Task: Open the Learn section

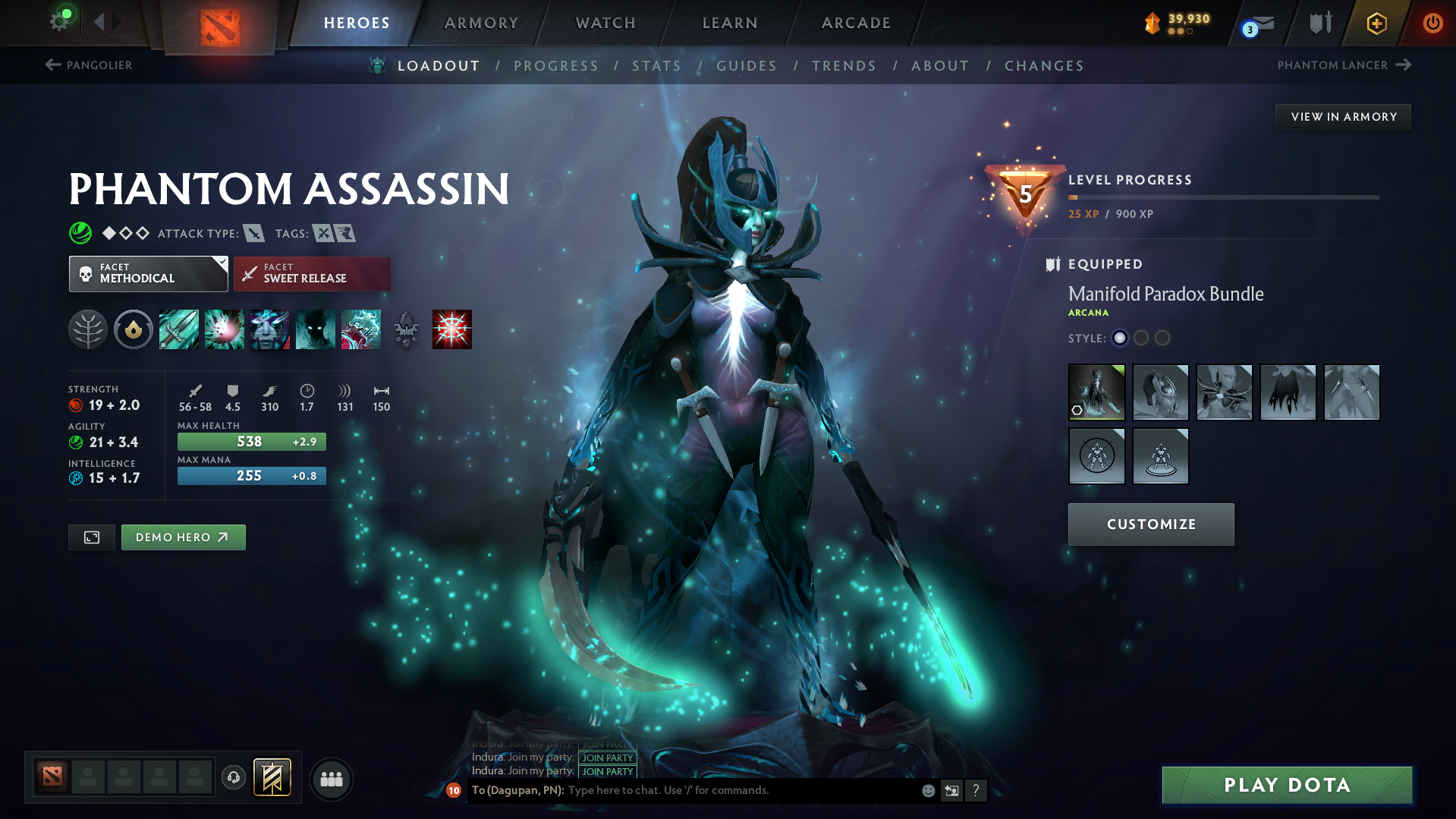Action: point(730,23)
